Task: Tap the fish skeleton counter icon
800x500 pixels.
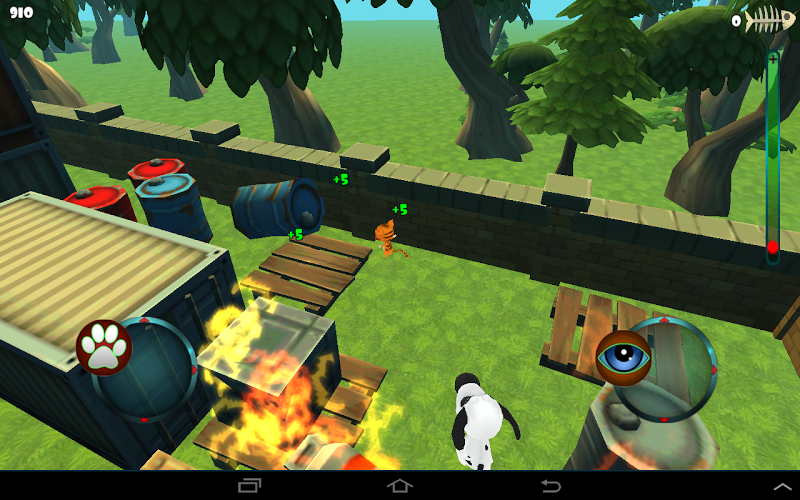Action: pos(769,20)
